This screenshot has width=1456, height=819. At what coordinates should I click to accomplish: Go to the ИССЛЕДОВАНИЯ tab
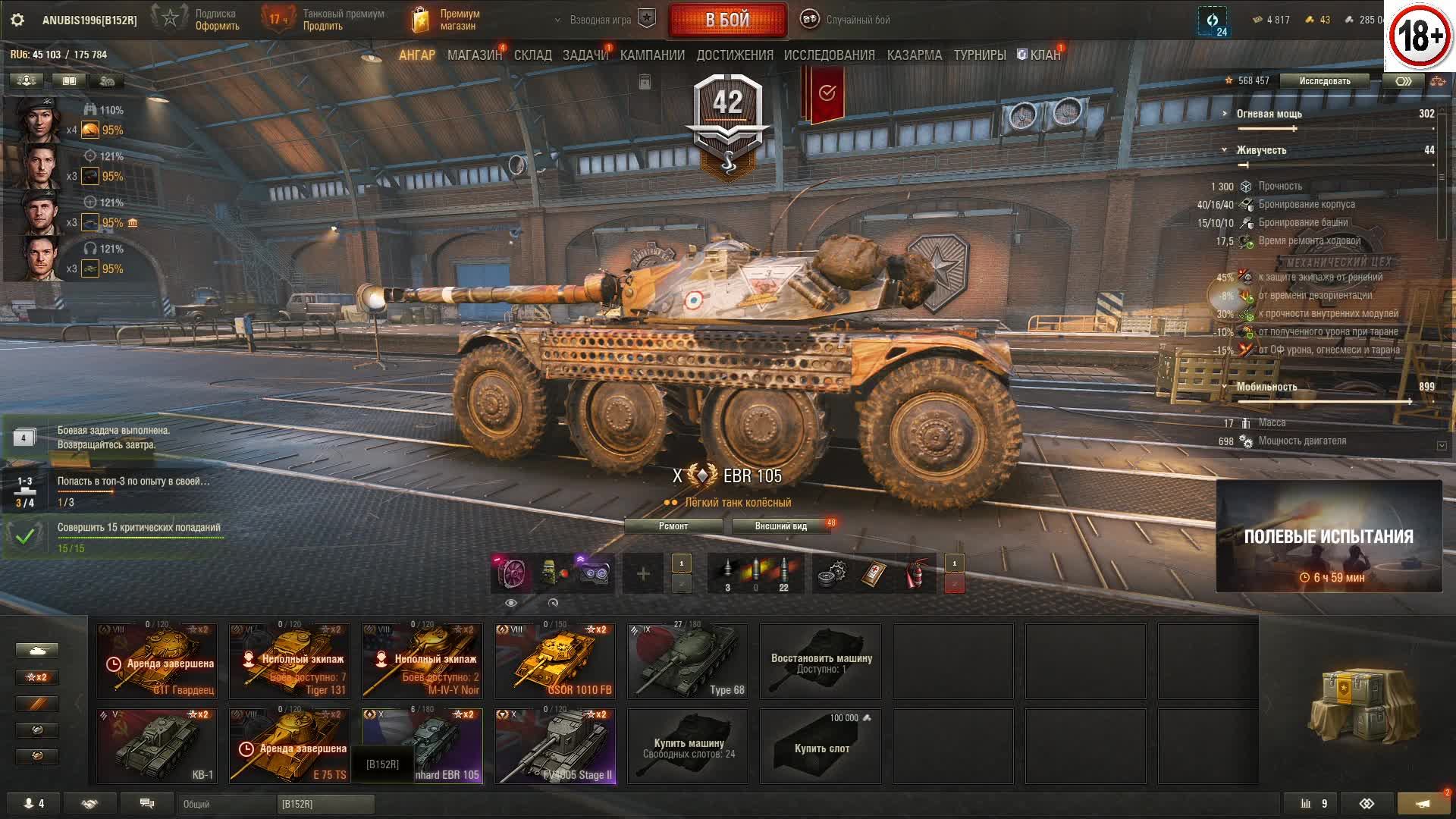point(829,55)
